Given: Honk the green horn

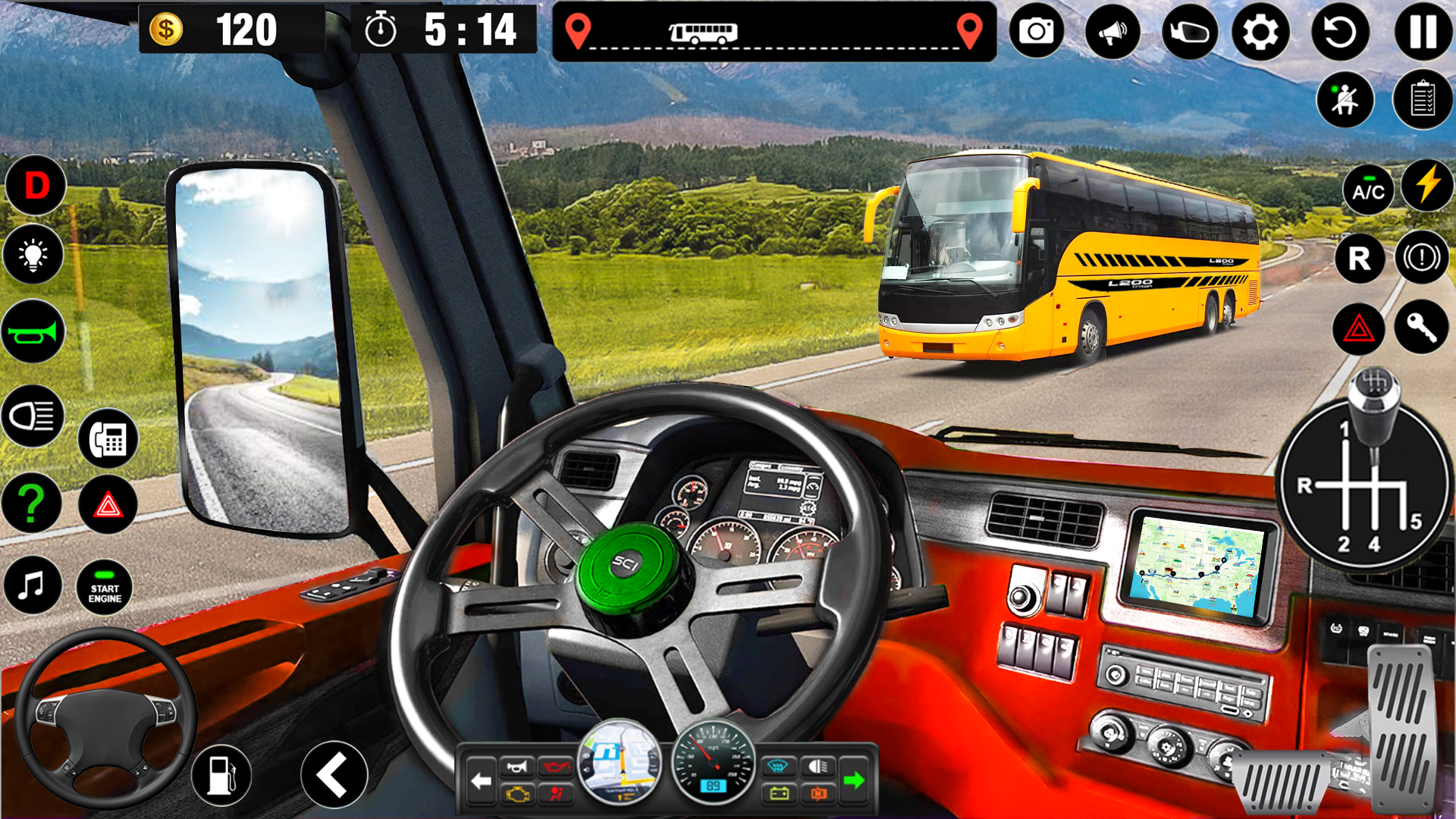Looking at the screenshot, I should [x=33, y=332].
